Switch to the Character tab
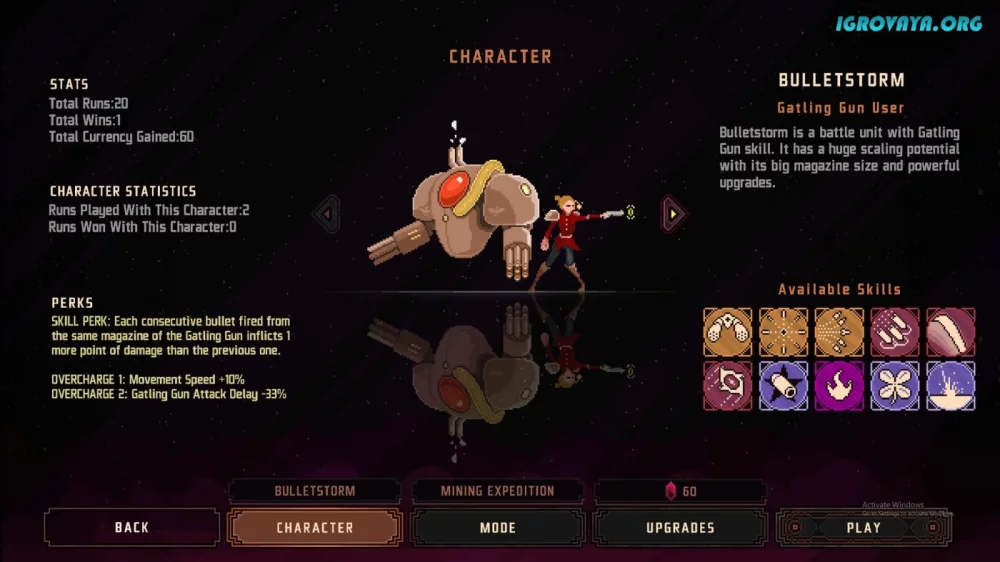This screenshot has width=1000, height=562. point(314,527)
